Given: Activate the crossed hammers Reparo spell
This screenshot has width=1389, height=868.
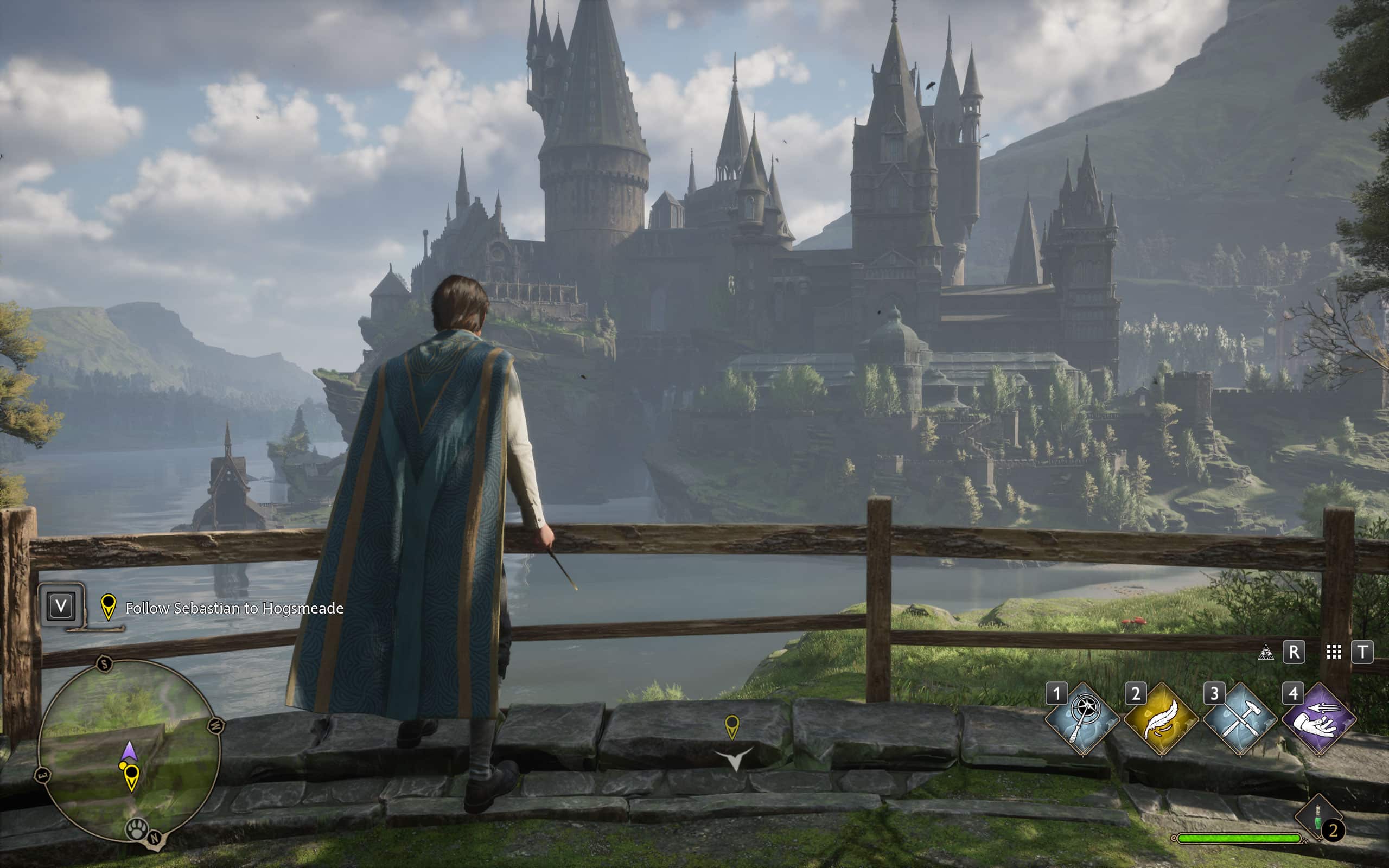Looking at the screenshot, I should [1240, 719].
